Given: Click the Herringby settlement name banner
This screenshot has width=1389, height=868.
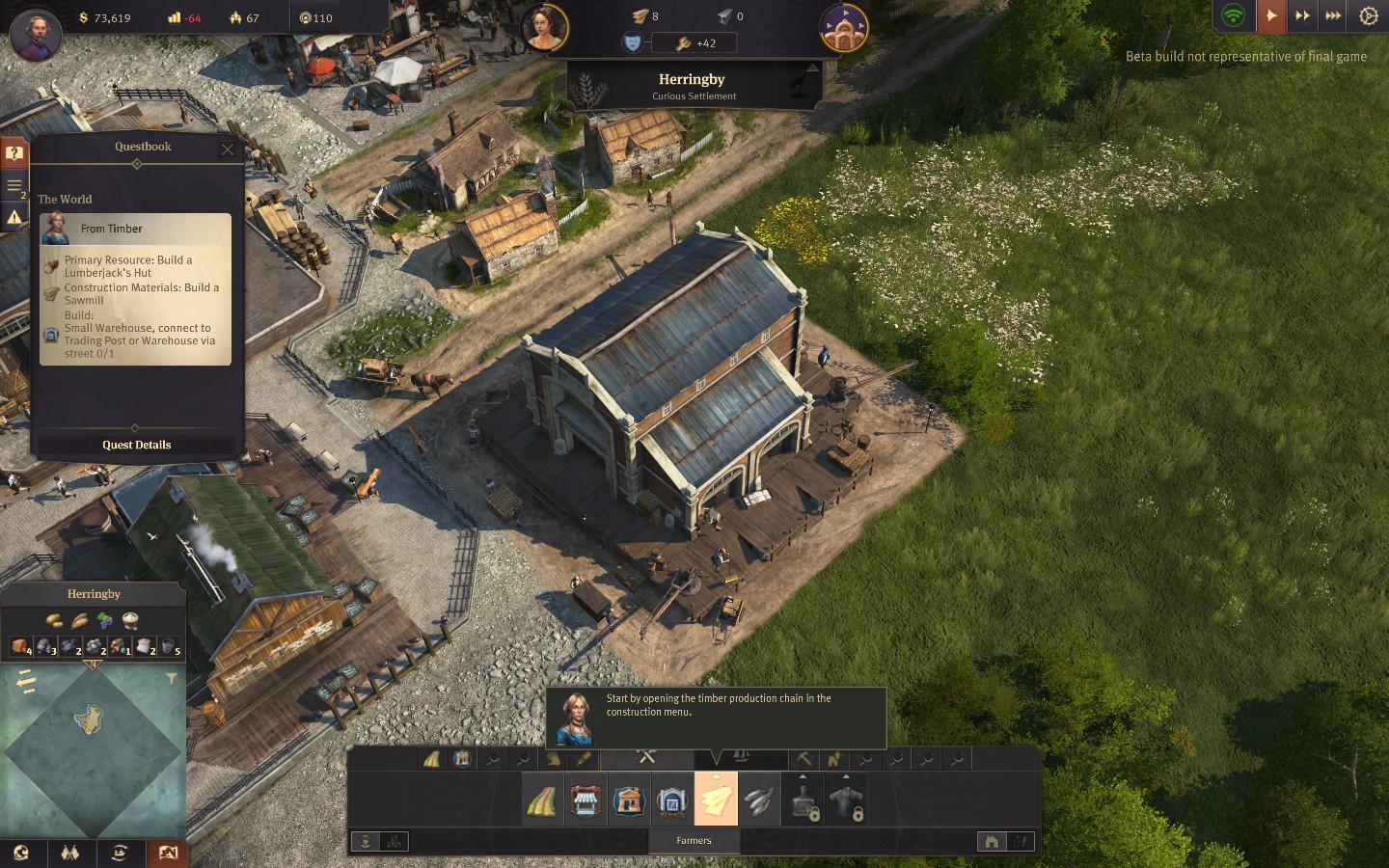Looking at the screenshot, I should pos(692,86).
